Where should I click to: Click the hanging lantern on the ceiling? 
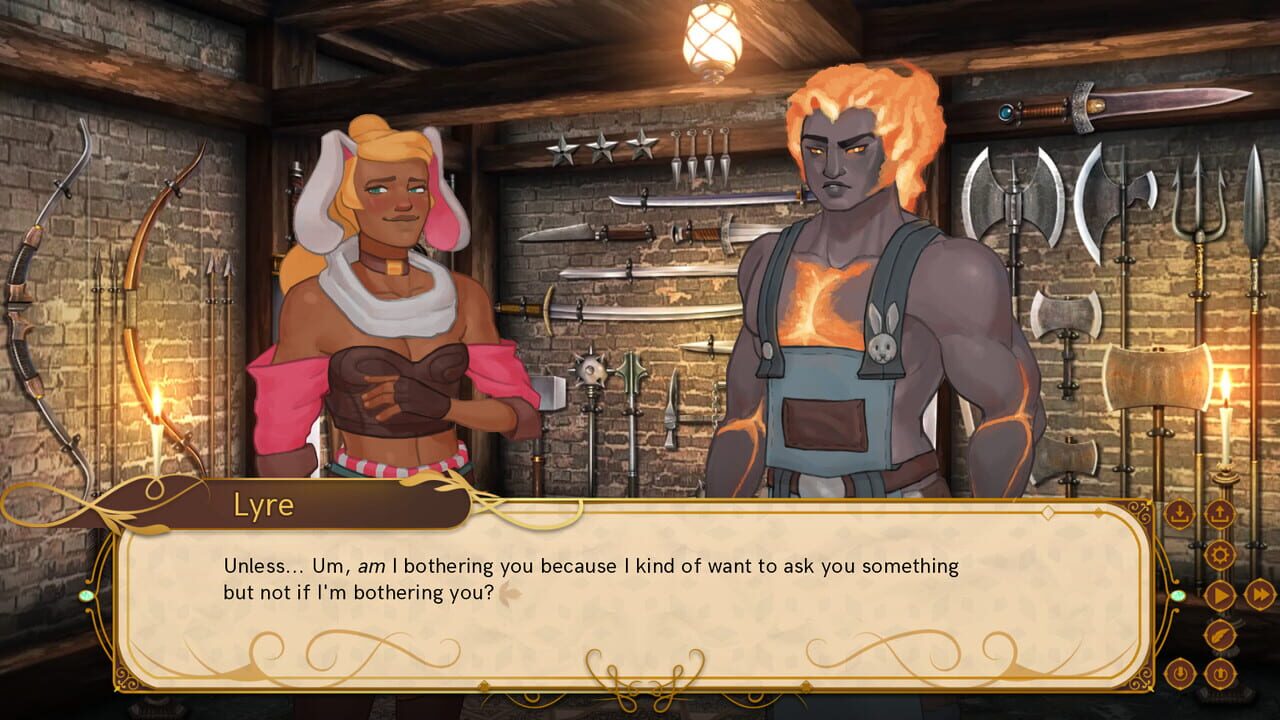coord(710,40)
